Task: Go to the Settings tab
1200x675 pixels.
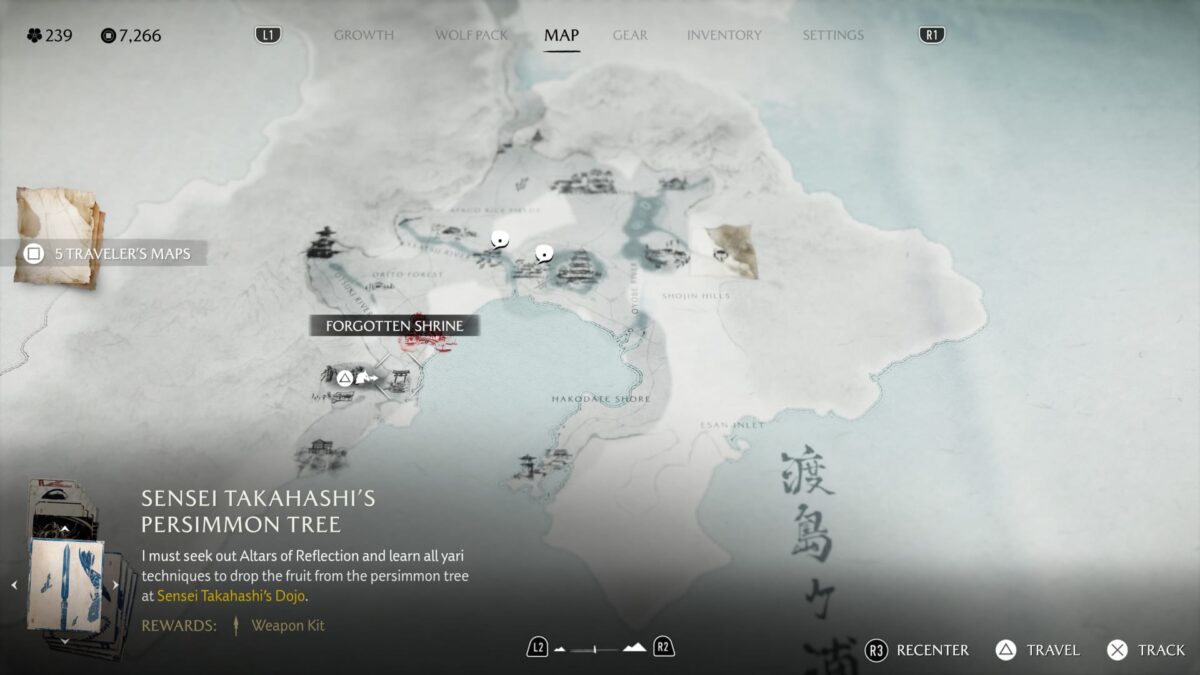Action: (832, 35)
